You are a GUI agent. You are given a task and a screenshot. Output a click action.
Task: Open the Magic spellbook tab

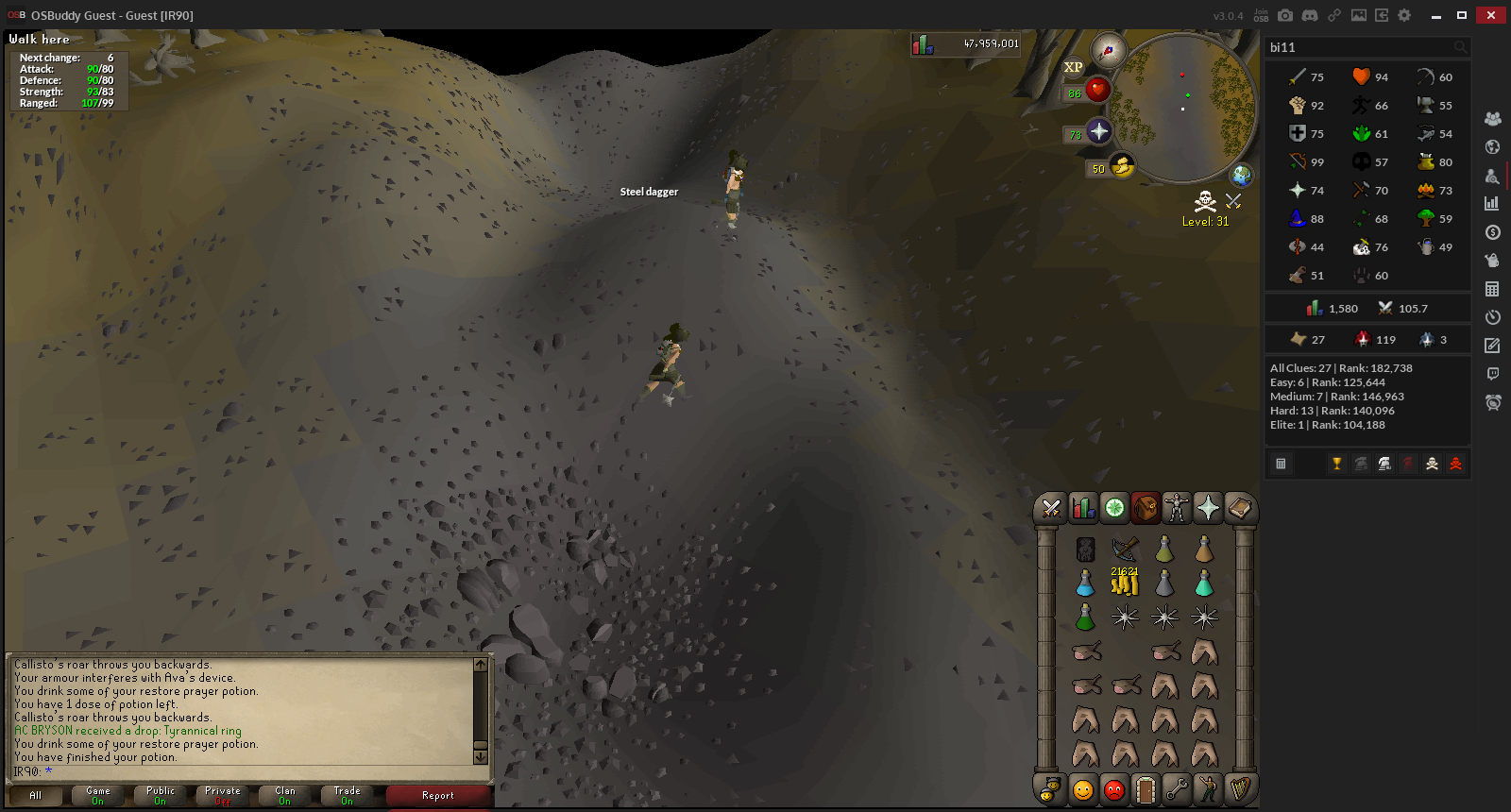[1239, 509]
